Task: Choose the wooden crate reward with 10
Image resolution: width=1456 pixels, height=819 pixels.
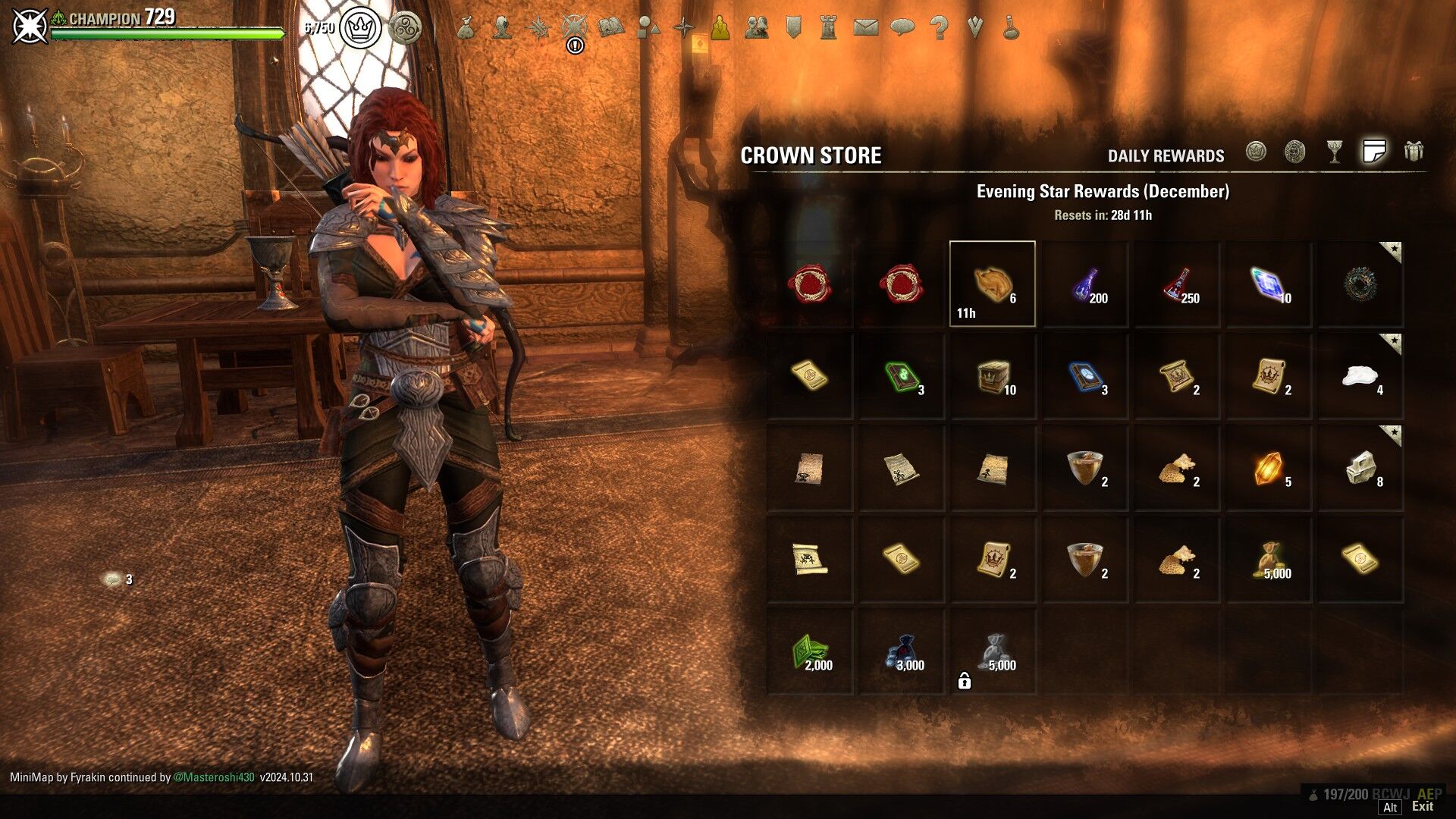Action: pos(992,377)
